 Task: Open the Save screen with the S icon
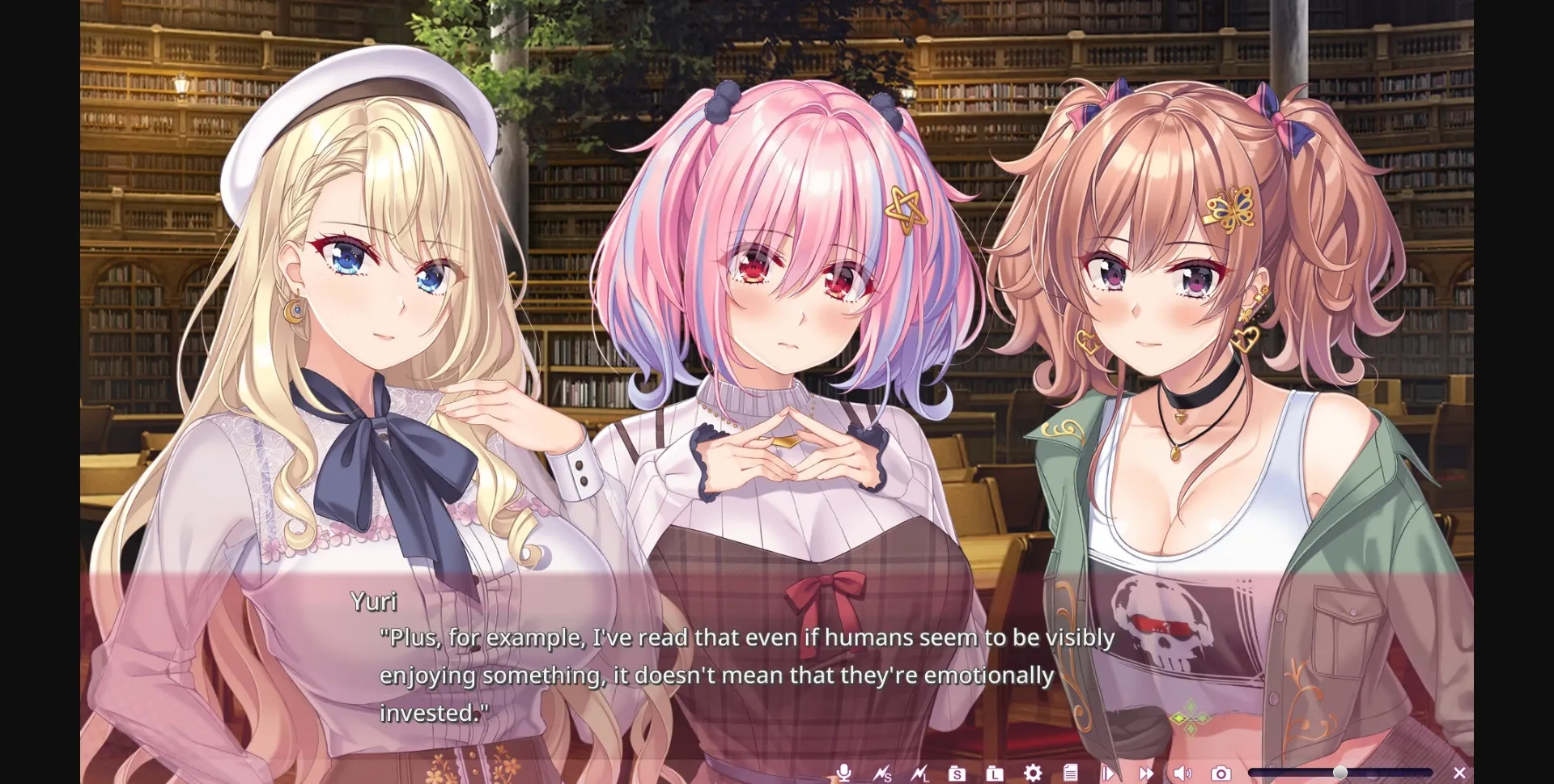[957, 773]
